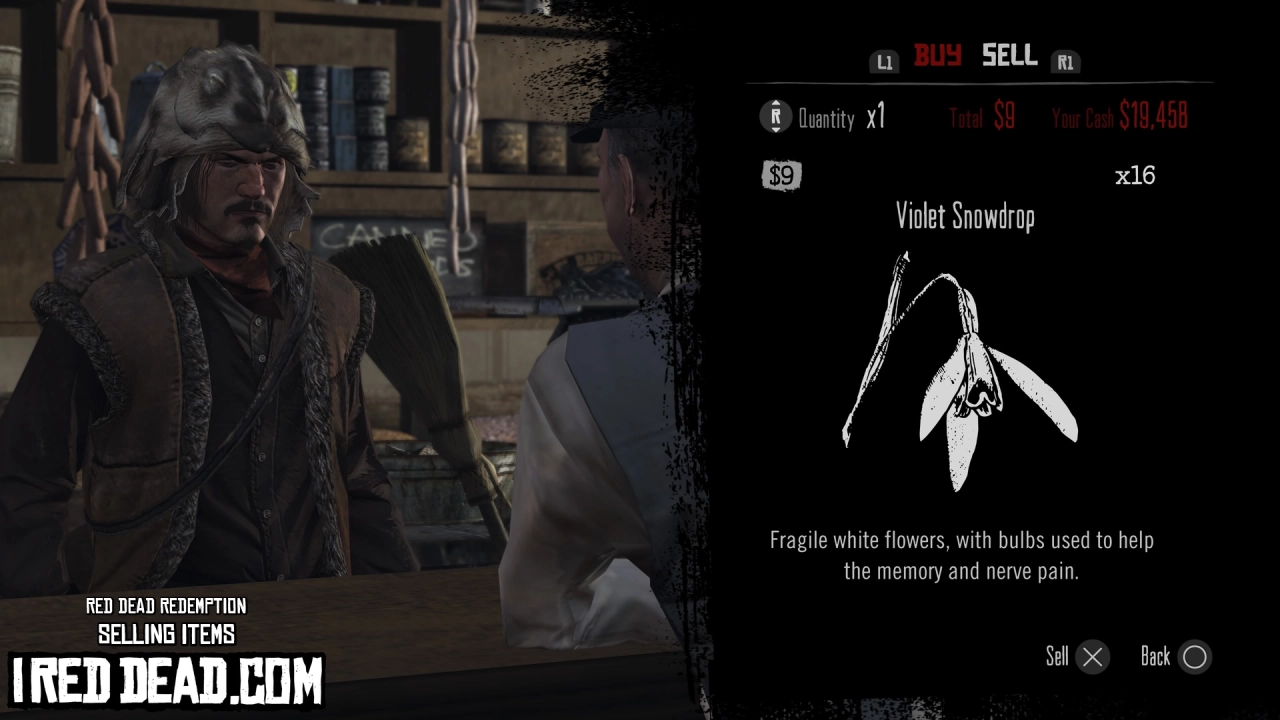Toggle to the SELL mode
The image size is (1280, 720).
click(1009, 57)
